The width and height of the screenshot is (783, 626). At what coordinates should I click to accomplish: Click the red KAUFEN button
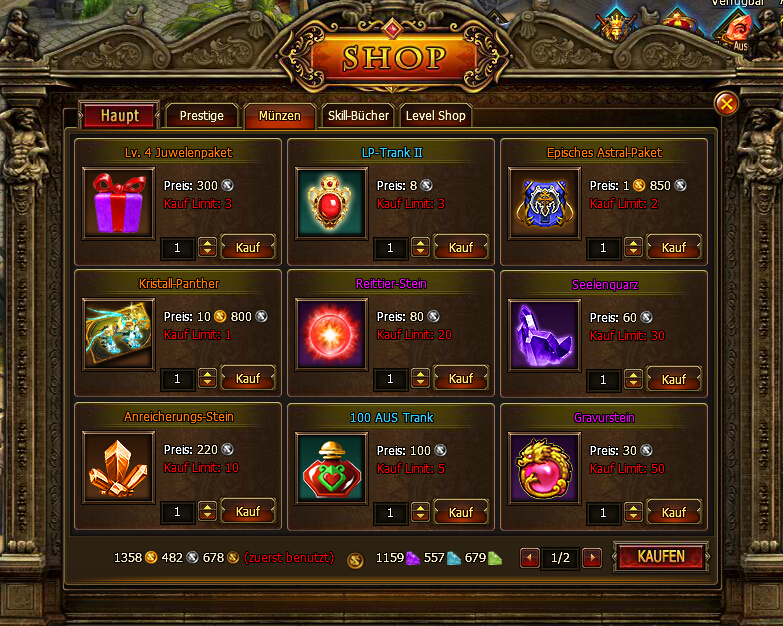tap(661, 557)
